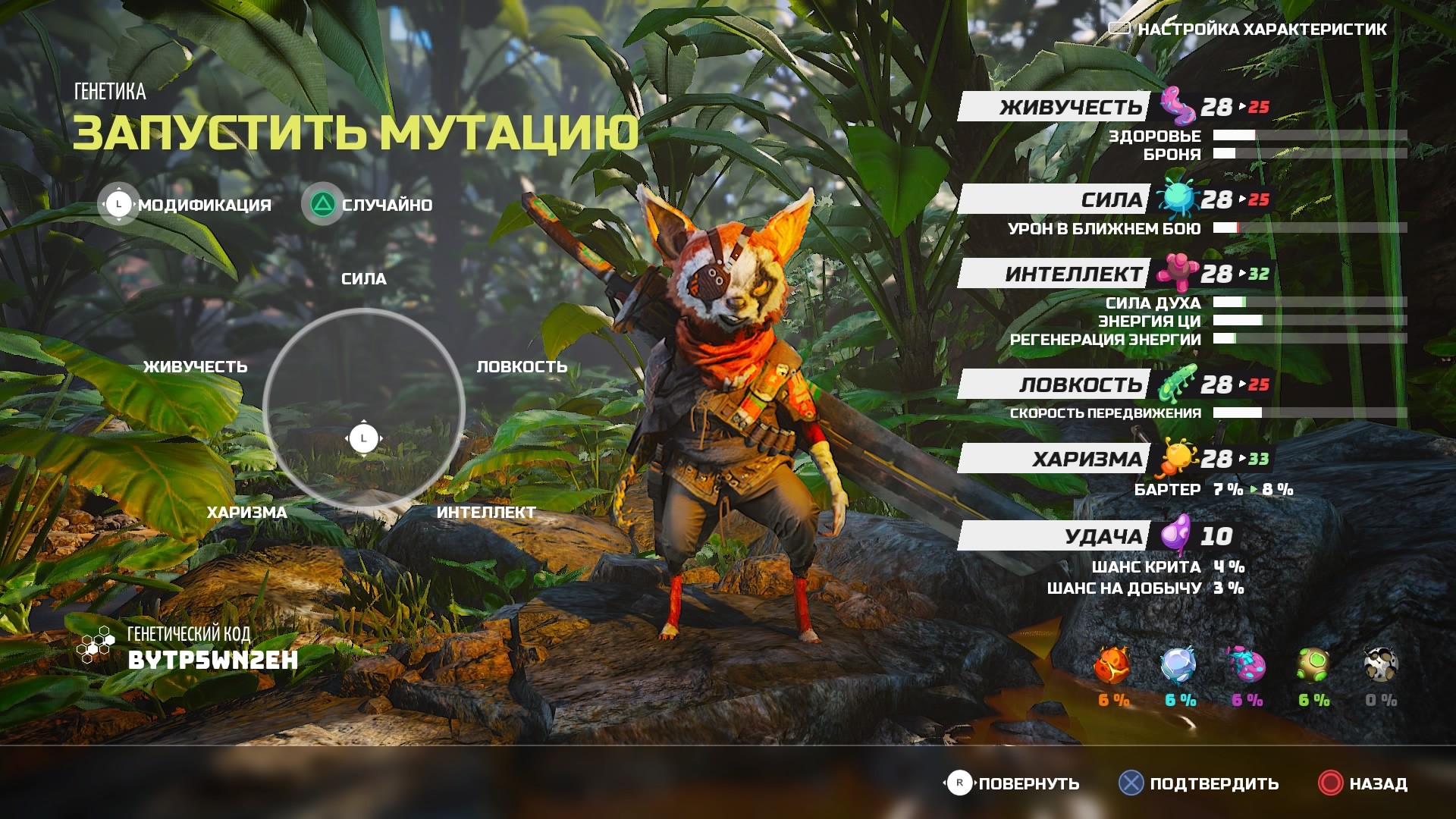The height and width of the screenshot is (819, 1456).
Task: Pick Ловкость beside the mutation circle
Action: coord(522,367)
